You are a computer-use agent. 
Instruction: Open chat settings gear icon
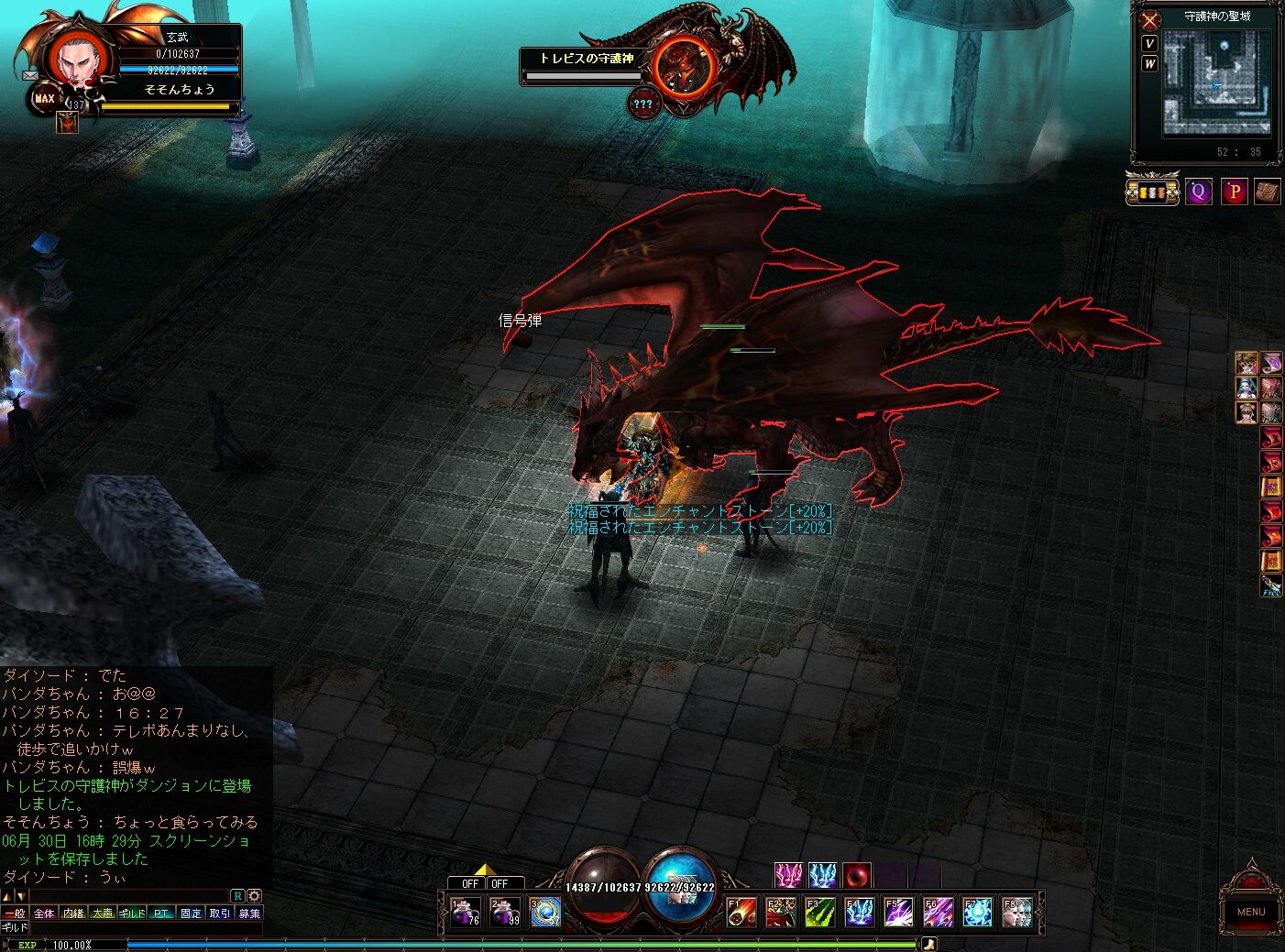(x=255, y=896)
